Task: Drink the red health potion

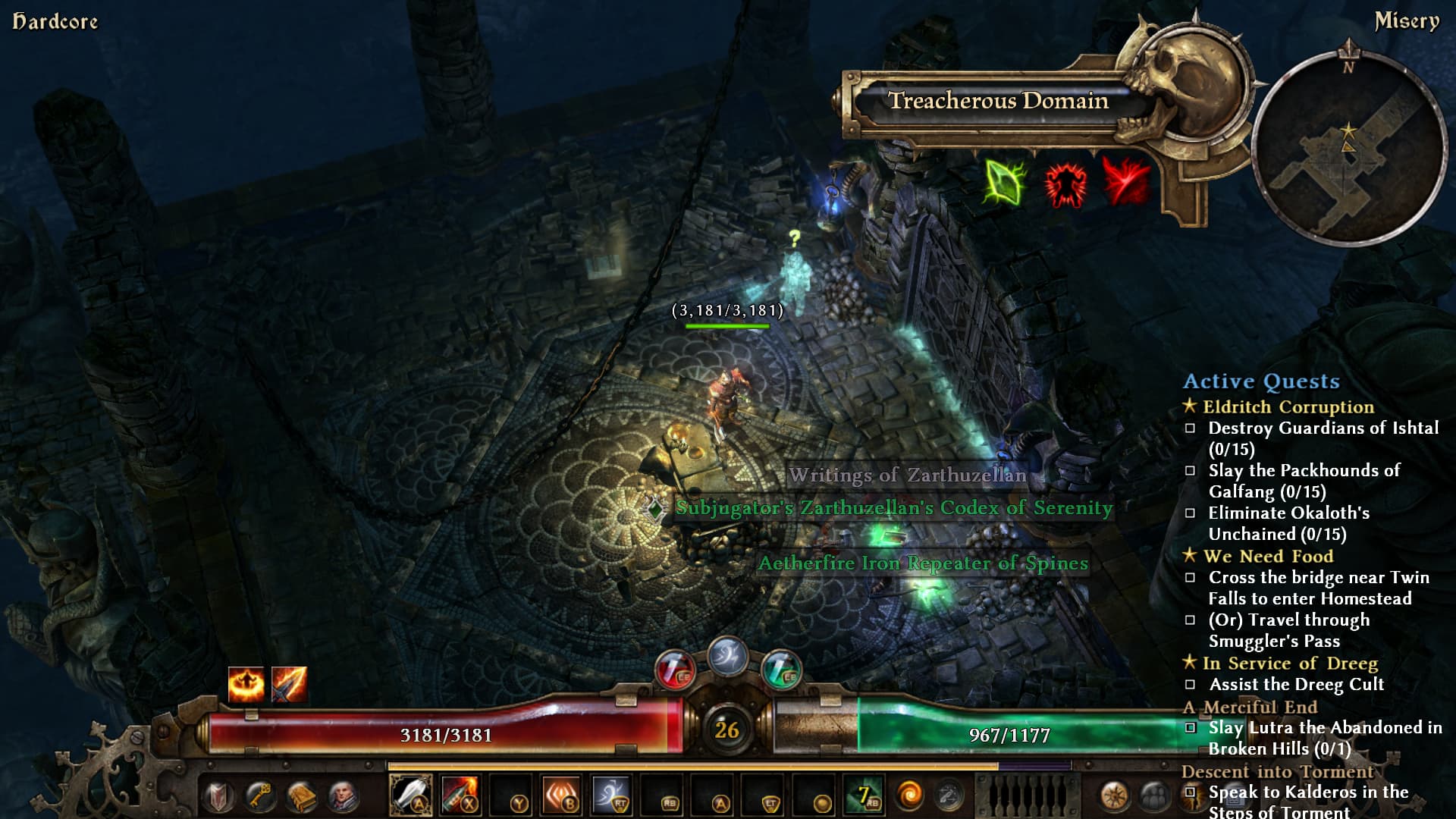Action: pos(673,670)
